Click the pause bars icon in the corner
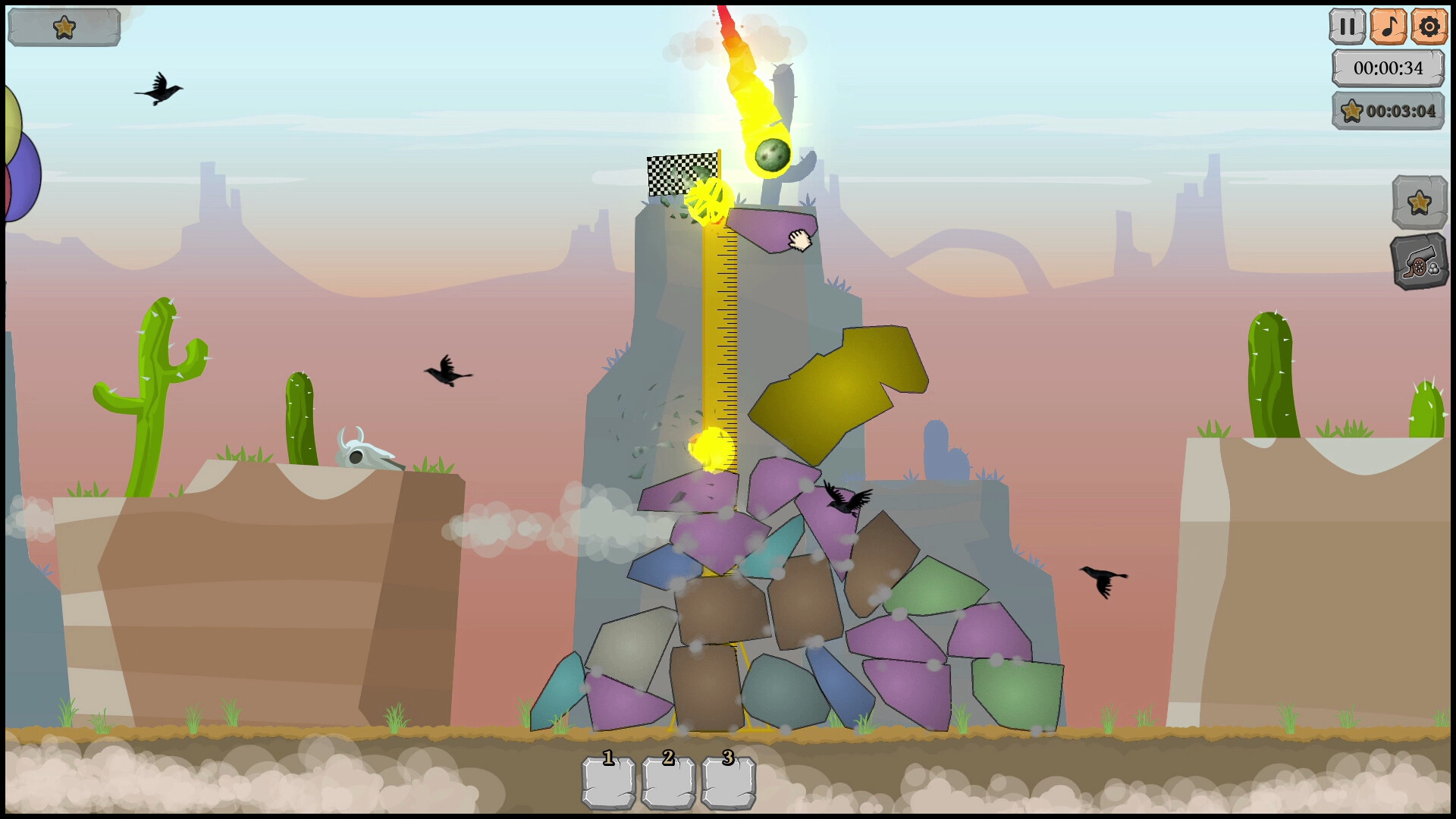Screen dimensions: 1456x819 1348,25
